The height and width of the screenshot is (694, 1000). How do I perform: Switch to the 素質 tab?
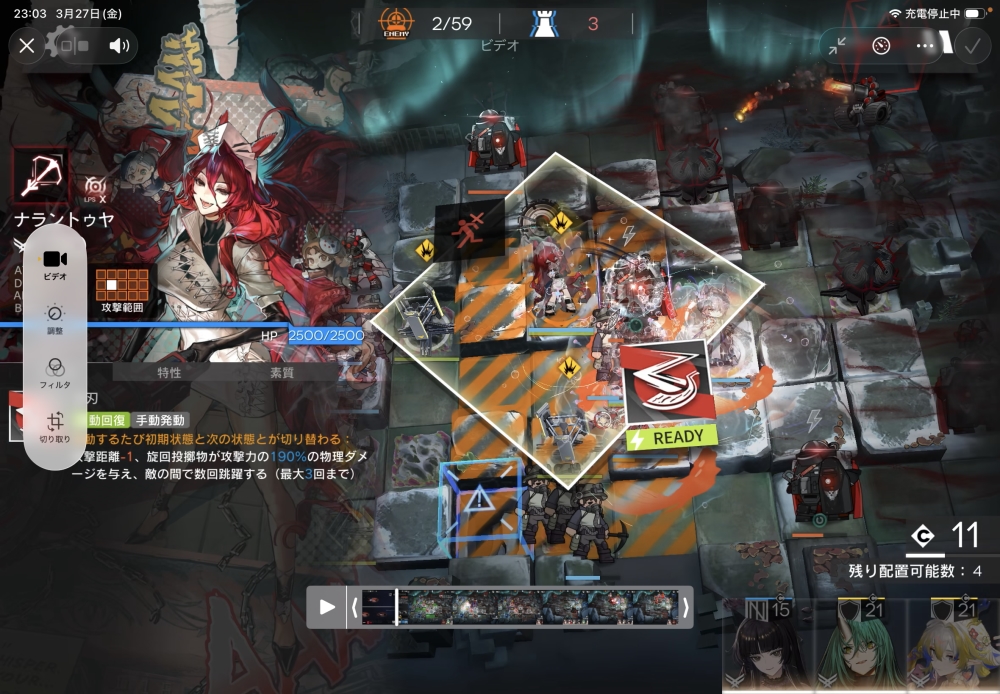282,372
